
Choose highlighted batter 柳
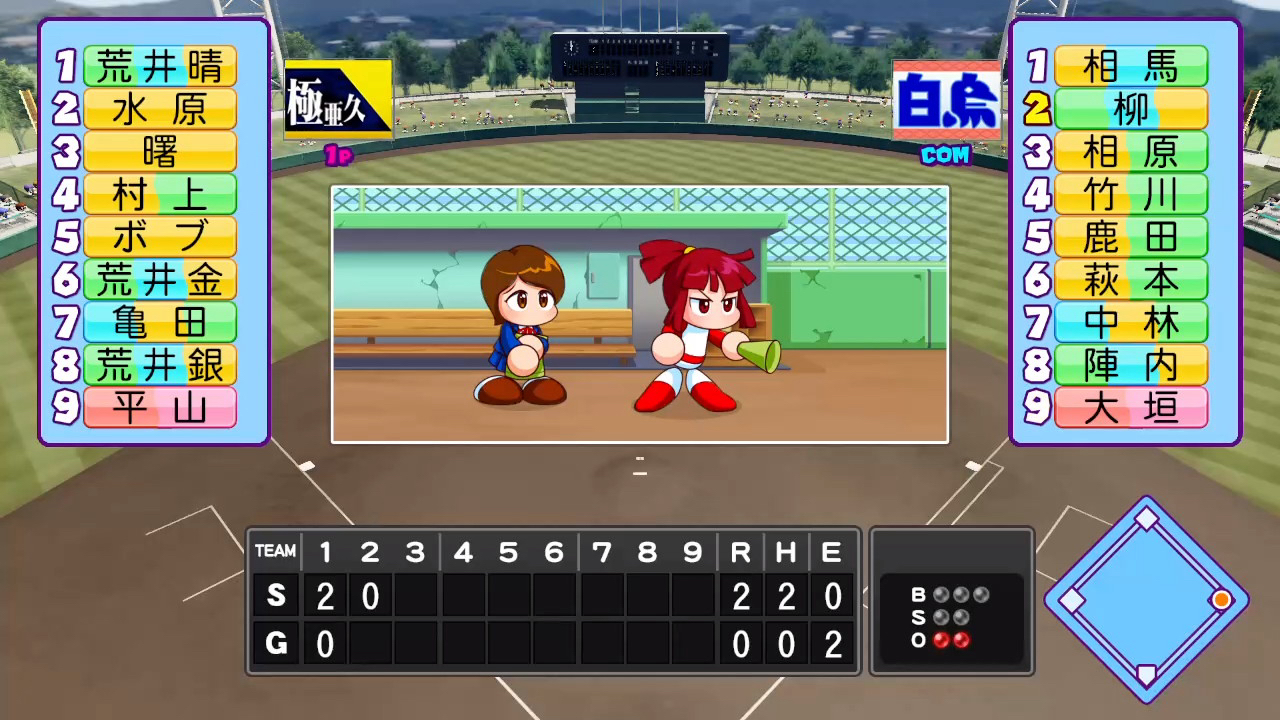coord(1130,109)
